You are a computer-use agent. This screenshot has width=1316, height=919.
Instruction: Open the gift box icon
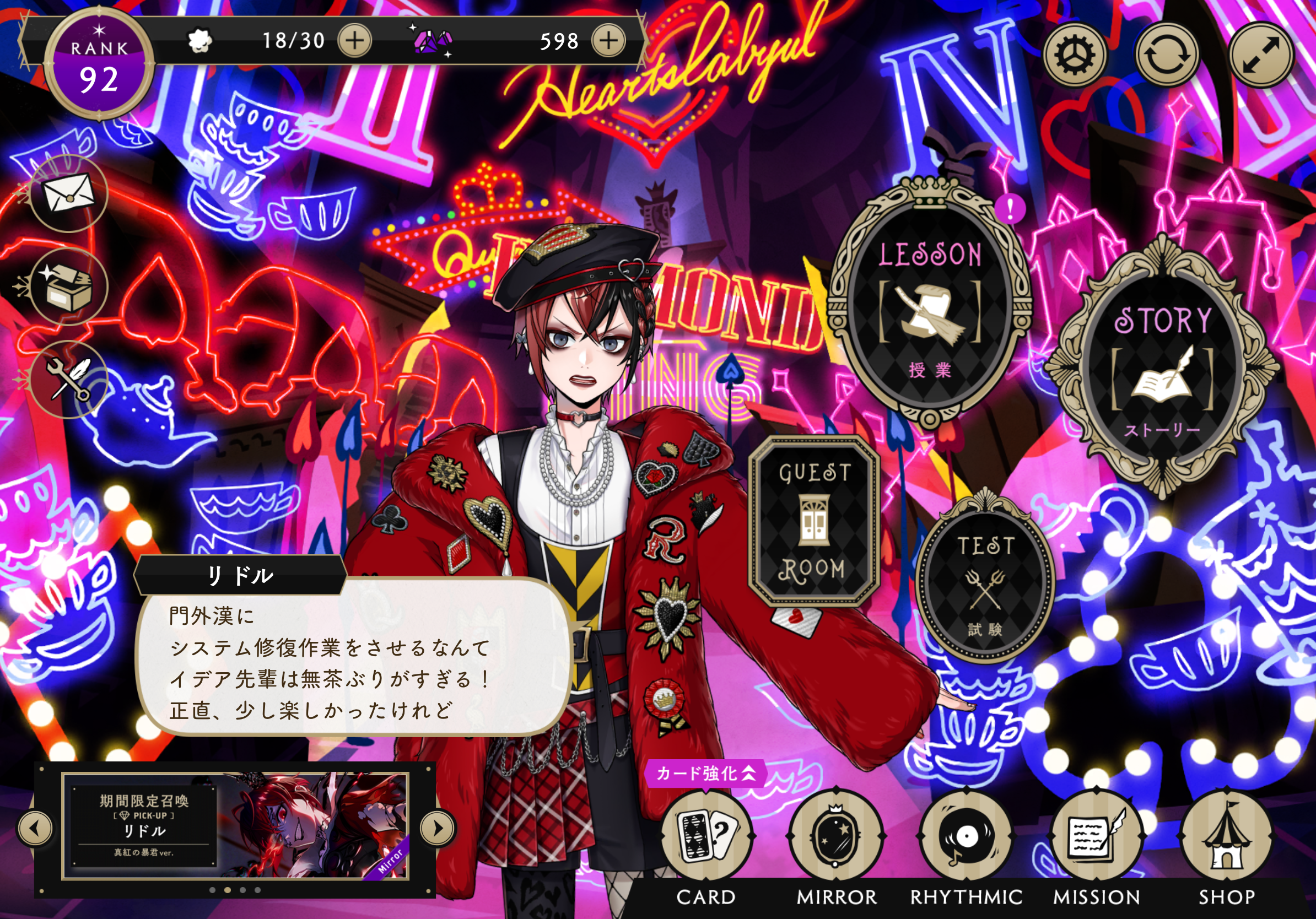pyautogui.click(x=69, y=286)
